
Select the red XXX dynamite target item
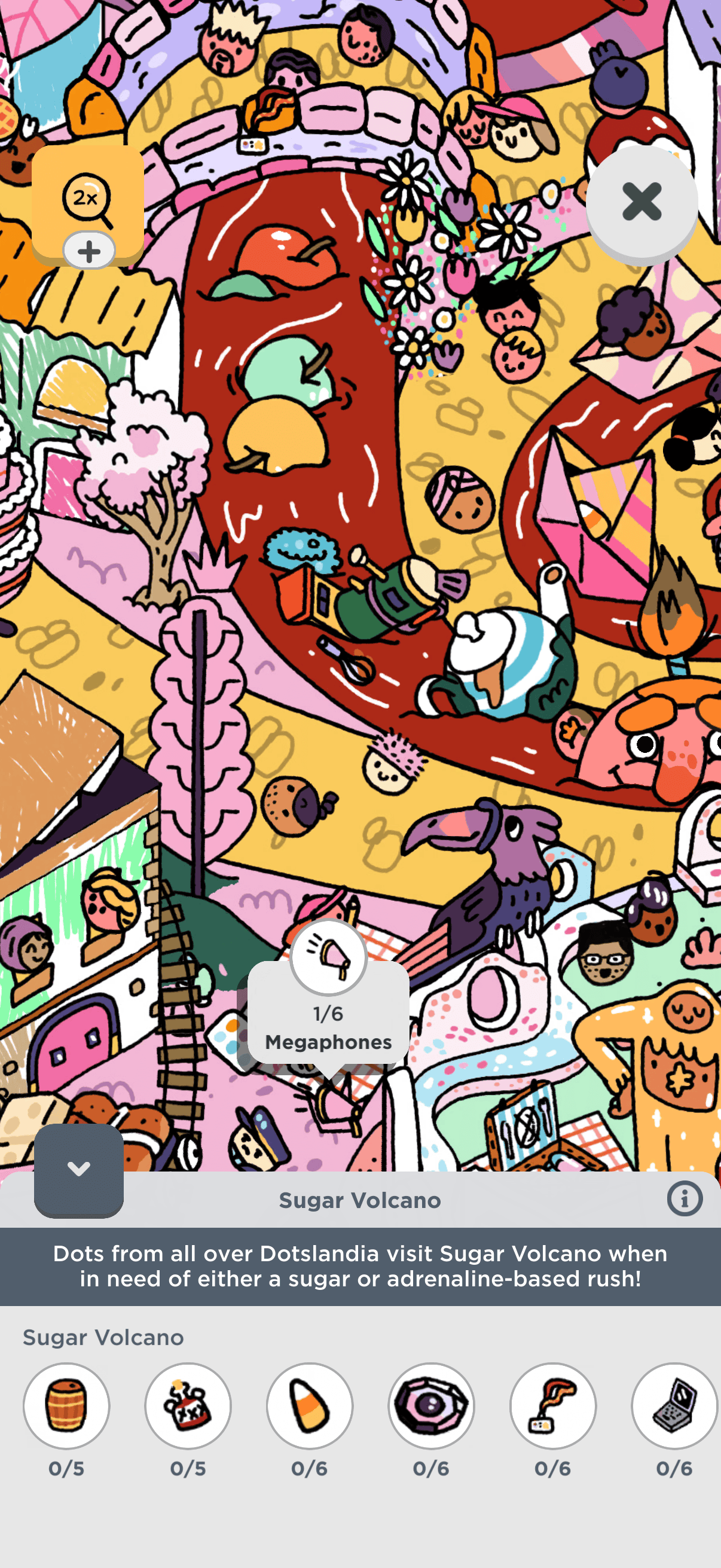pos(188,1405)
